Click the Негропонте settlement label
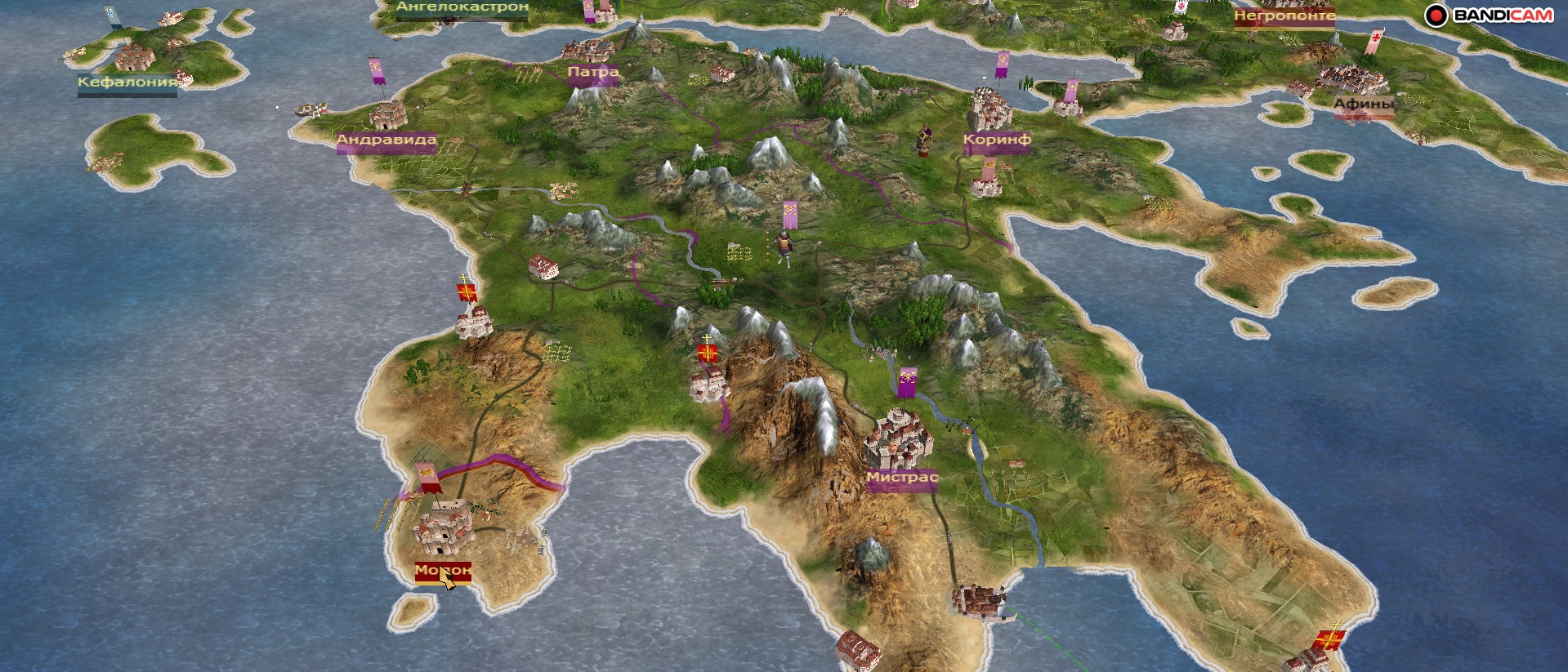Screen dimensions: 1568x672 point(1284,16)
